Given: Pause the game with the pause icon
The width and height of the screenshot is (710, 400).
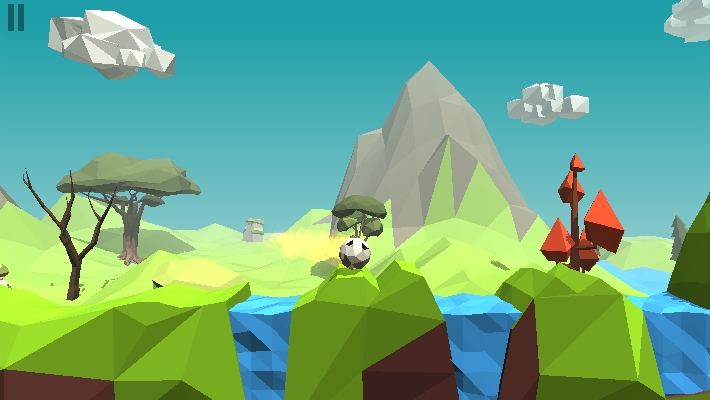Looking at the screenshot, I should (x=16, y=18).
